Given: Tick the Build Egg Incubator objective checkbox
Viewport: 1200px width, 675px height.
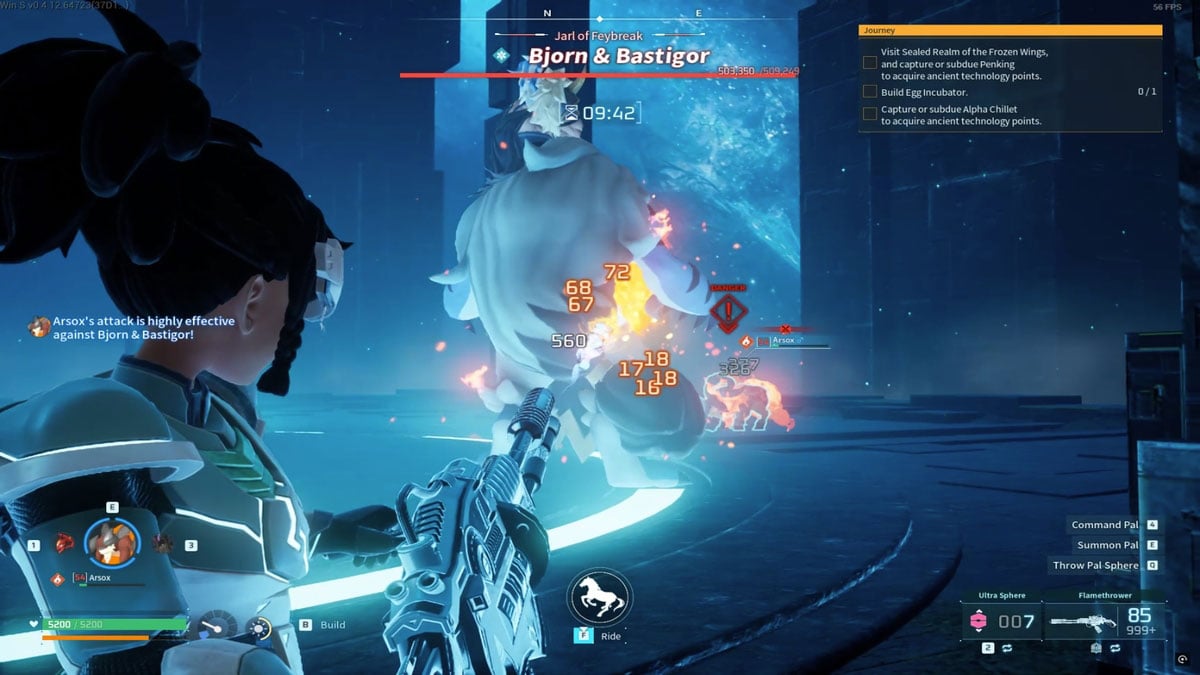Looking at the screenshot, I should tap(870, 92).
